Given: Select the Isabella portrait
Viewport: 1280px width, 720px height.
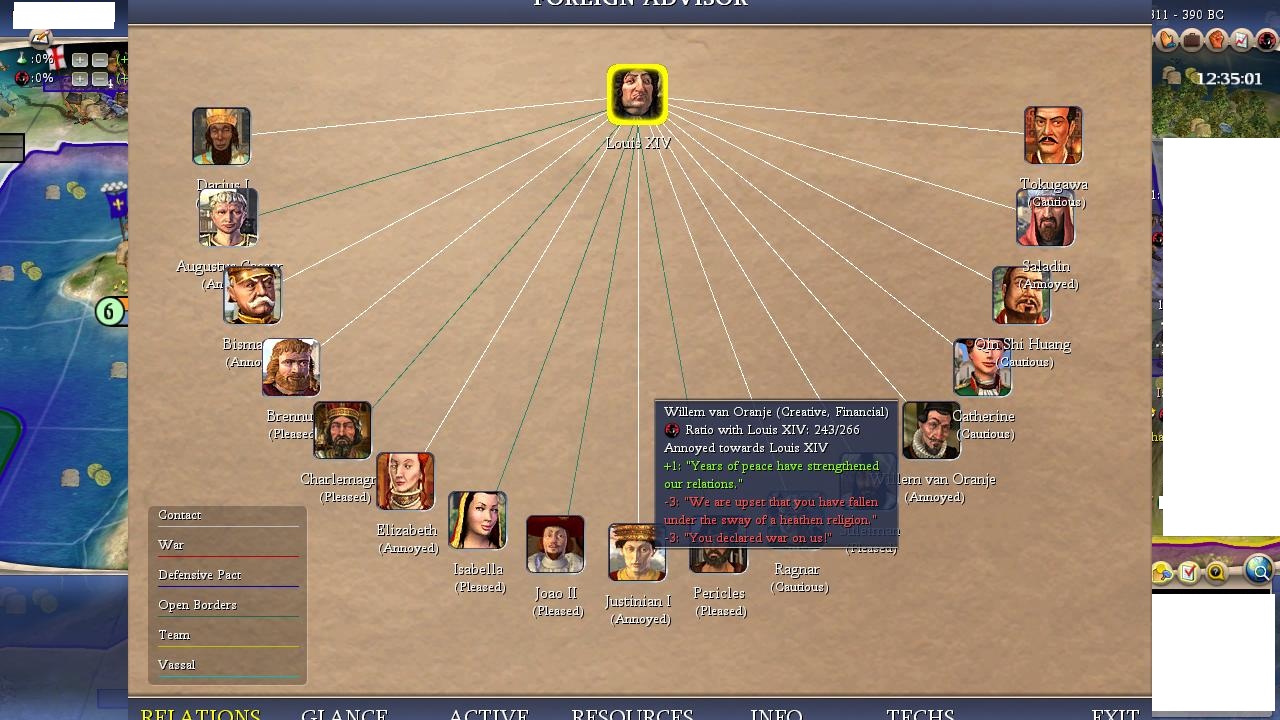Looking at the screenshot, I should [x=477, y=520].
